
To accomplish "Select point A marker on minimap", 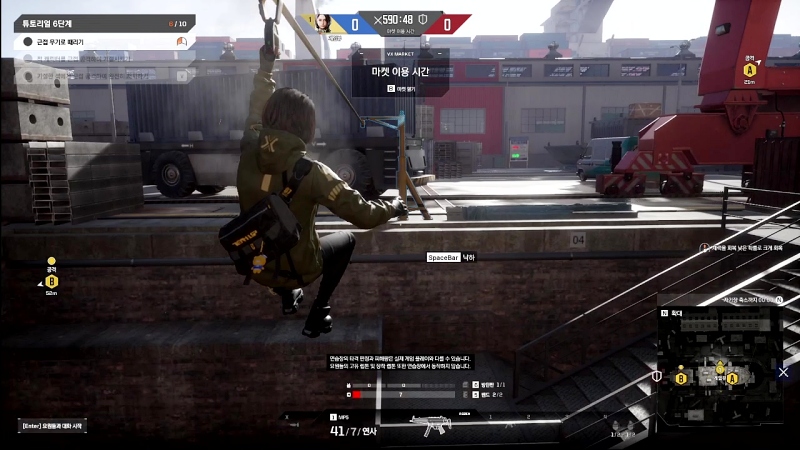I will tap(732, 378).
